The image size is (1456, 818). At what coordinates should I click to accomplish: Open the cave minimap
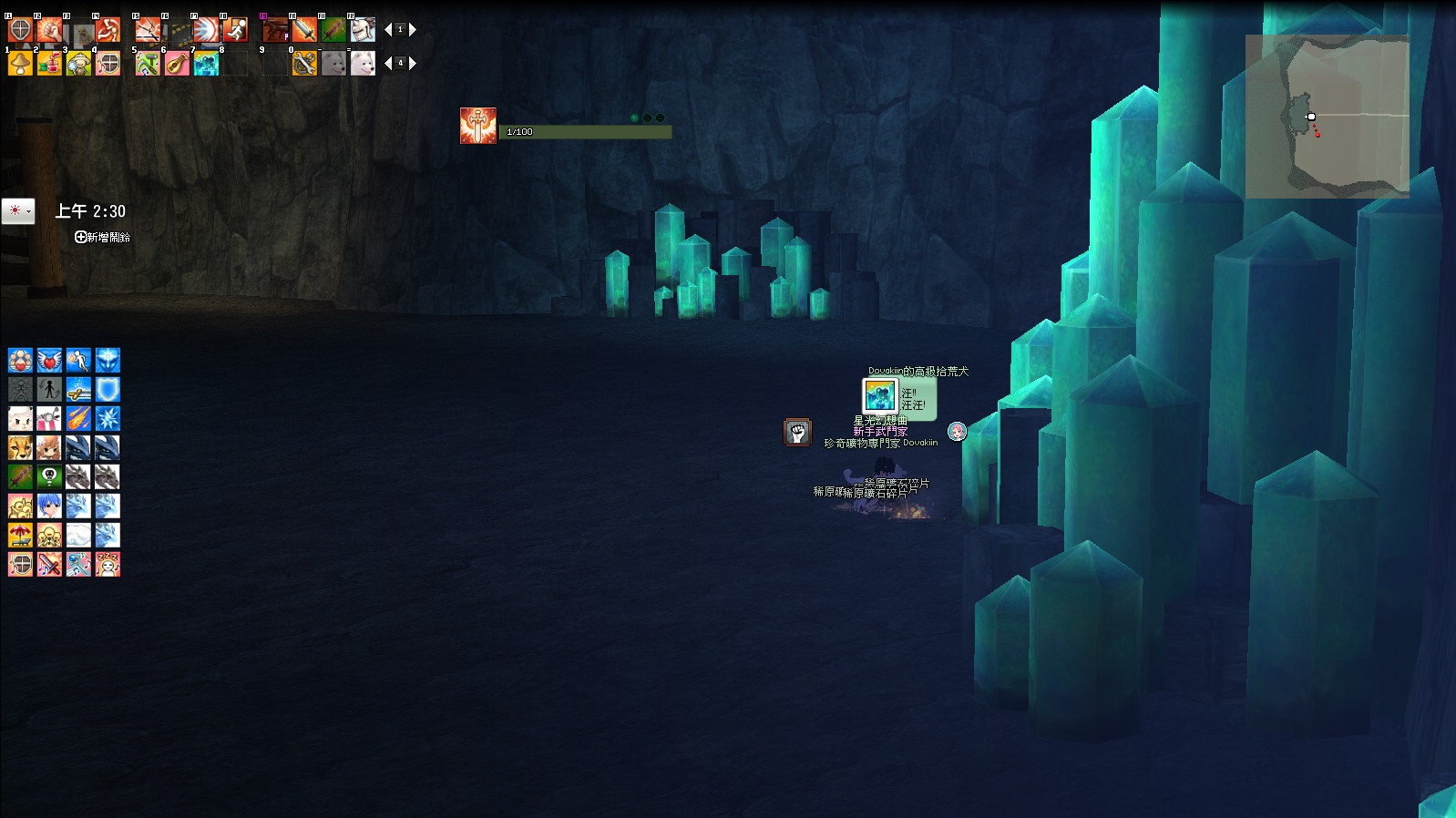point(1327,117)
